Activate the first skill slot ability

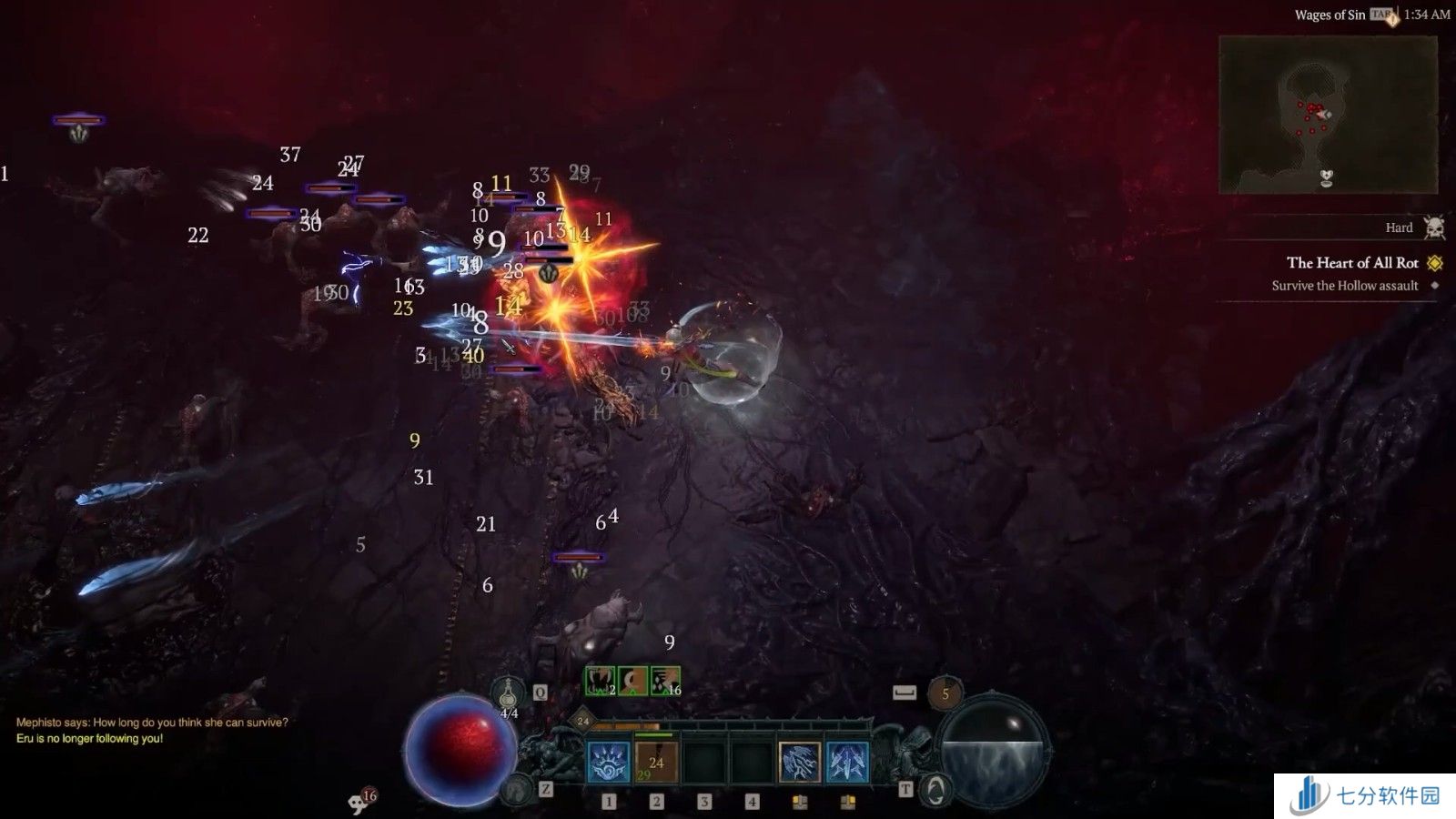609,762
